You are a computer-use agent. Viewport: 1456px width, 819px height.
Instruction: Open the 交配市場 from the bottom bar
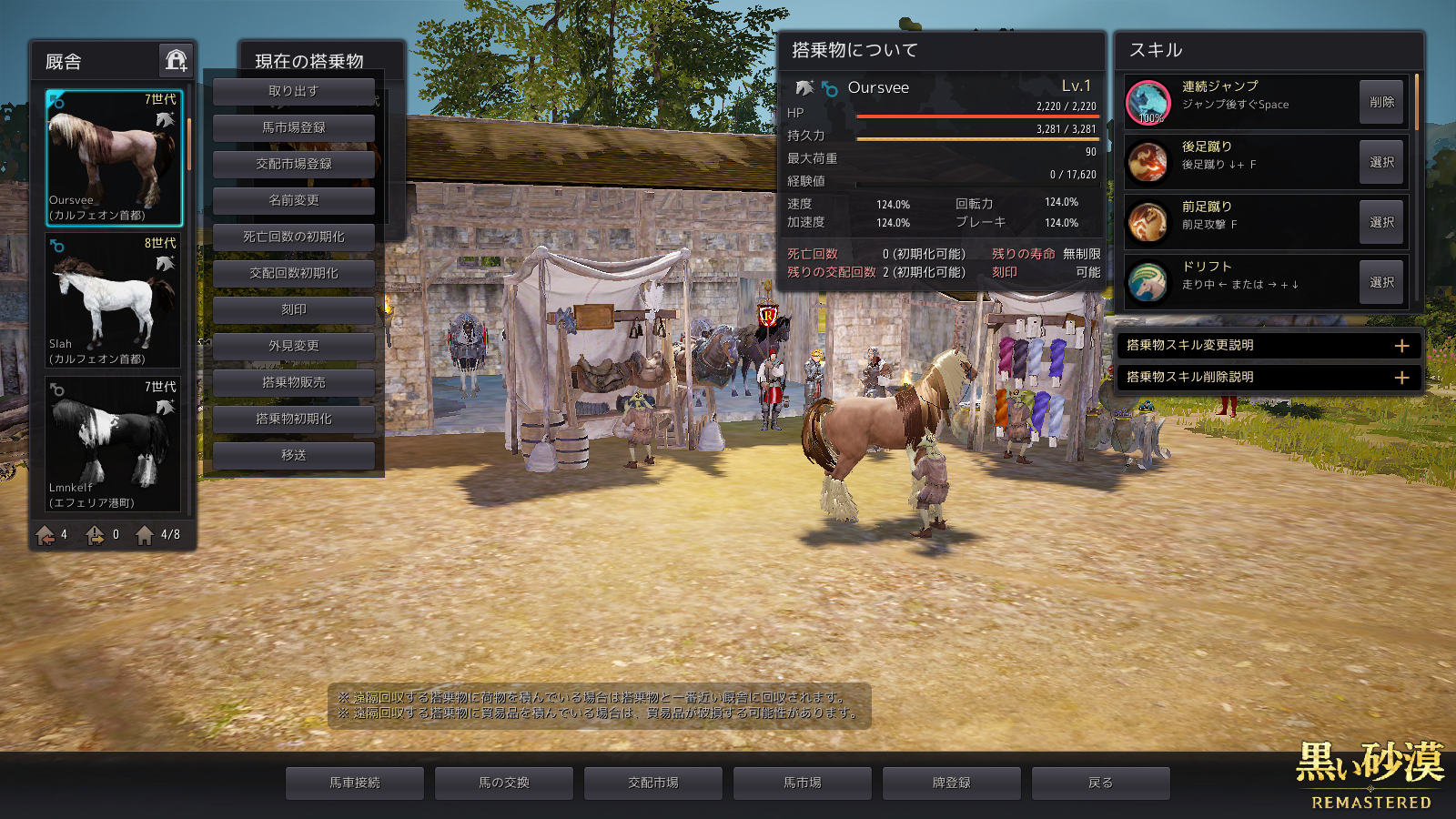tap(653, 783)
